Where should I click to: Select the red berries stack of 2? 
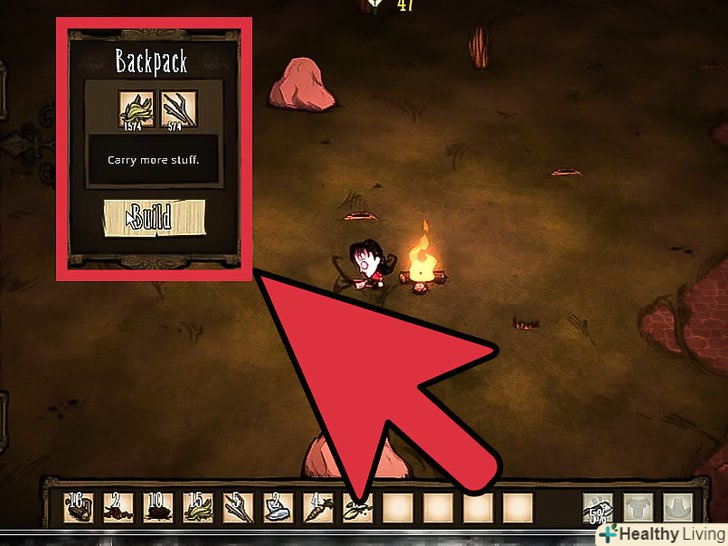coord(118,509)
